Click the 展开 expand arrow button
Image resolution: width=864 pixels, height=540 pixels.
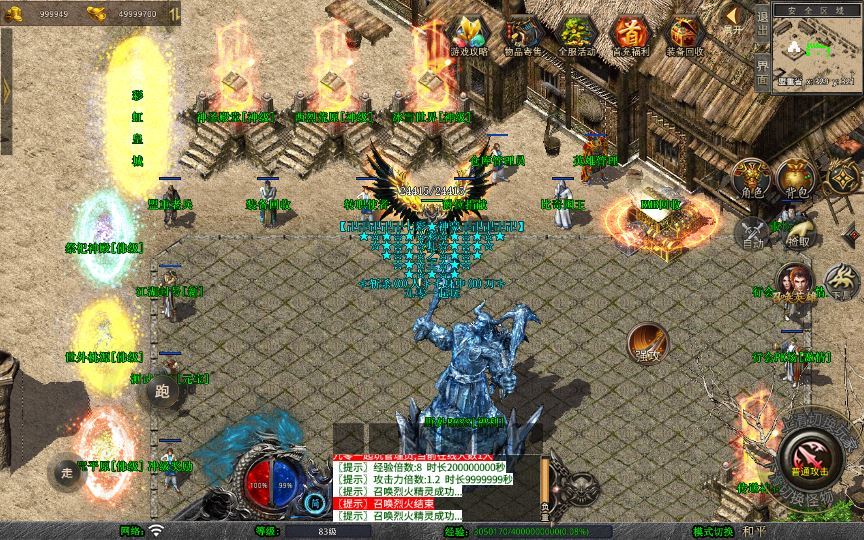[734, 20]
